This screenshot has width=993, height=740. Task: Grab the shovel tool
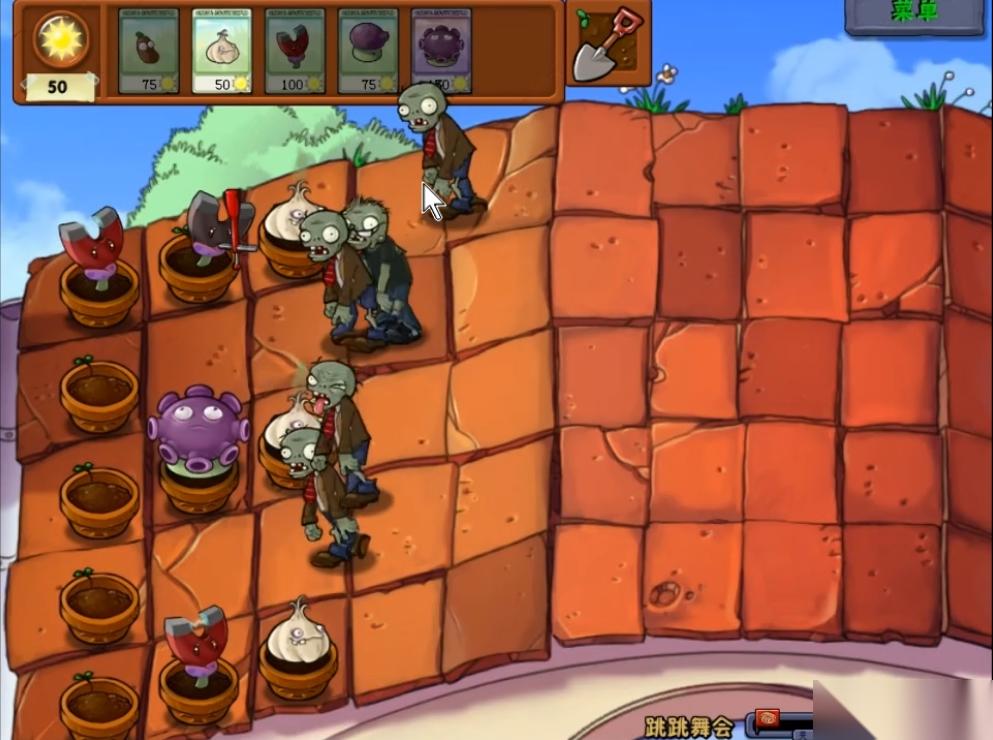pyautogui.click(x=608, y=44)
